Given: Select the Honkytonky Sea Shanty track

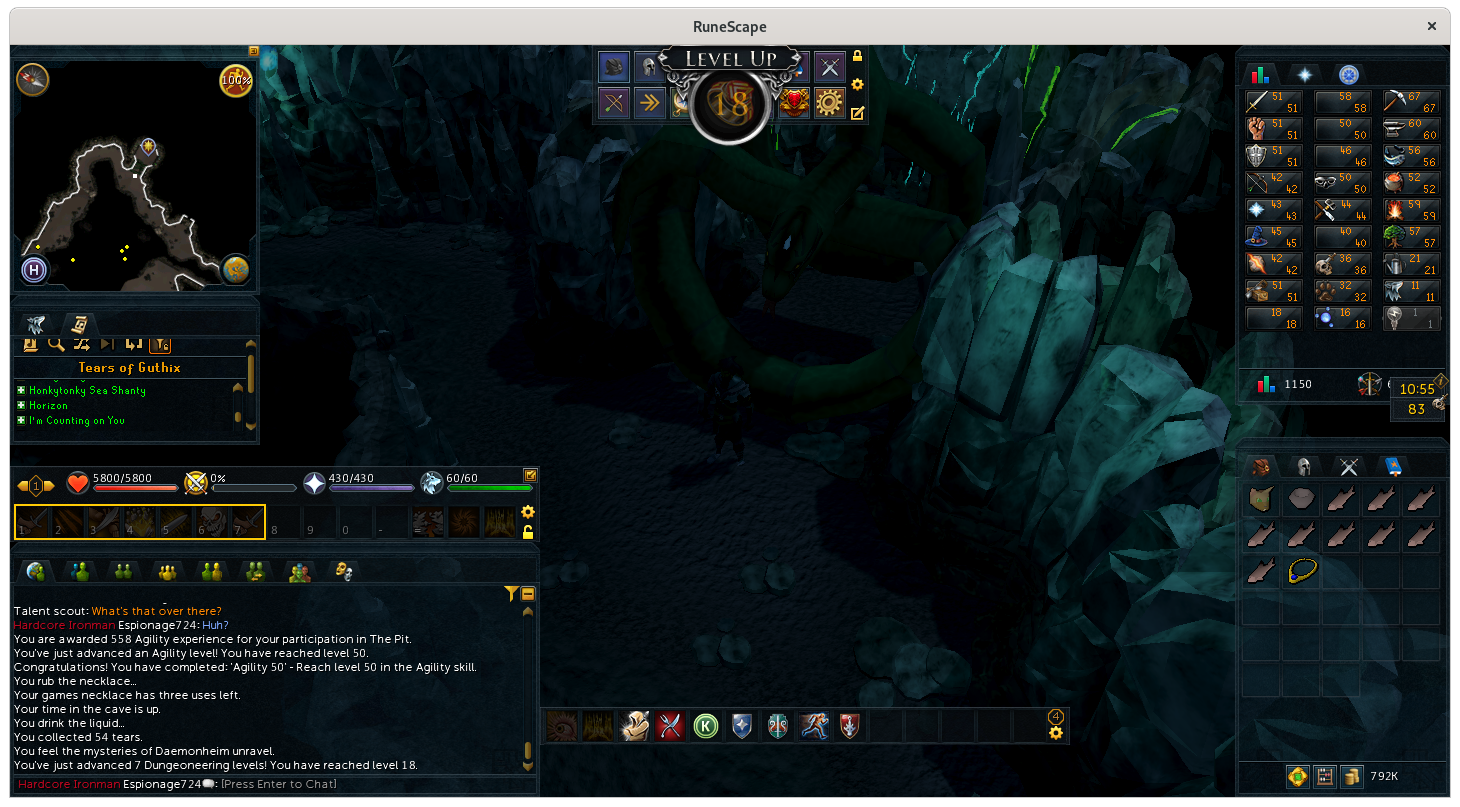Looking at the screenshot, I should pyautogui.click(x=87, y=390).
